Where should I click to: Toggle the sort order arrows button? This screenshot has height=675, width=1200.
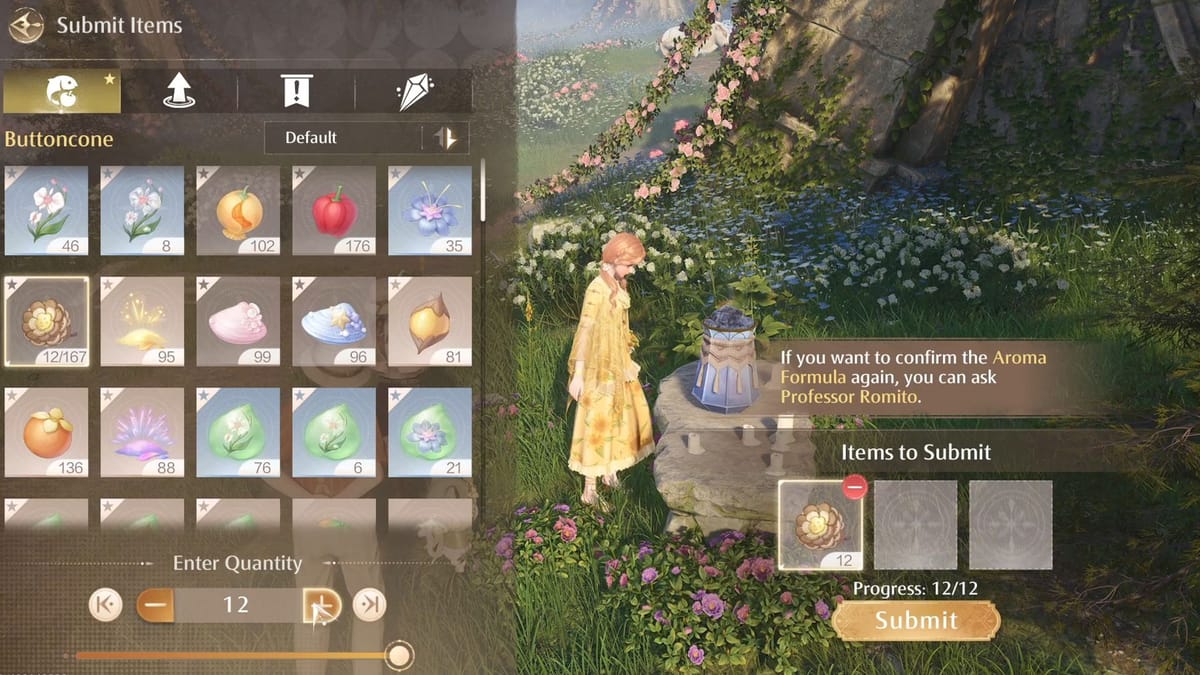[x=445, y=138]
